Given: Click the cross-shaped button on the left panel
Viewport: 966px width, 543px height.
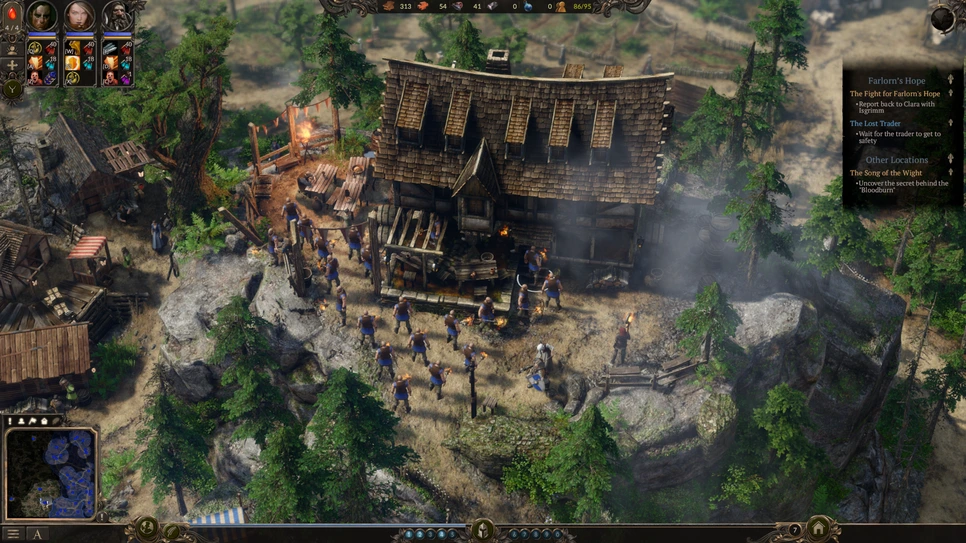Looking at the screenshot, I should pyautogui.click(x=12, y=65).
